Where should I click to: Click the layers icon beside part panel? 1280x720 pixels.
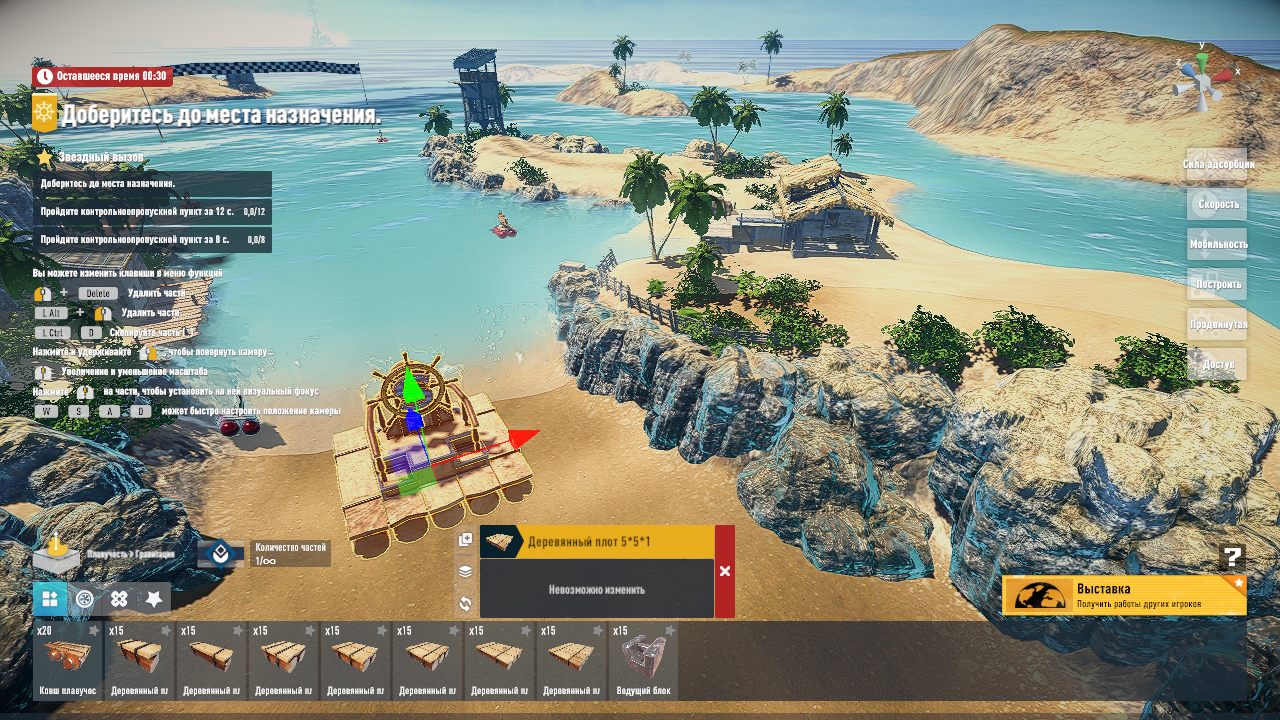[465, 572]
